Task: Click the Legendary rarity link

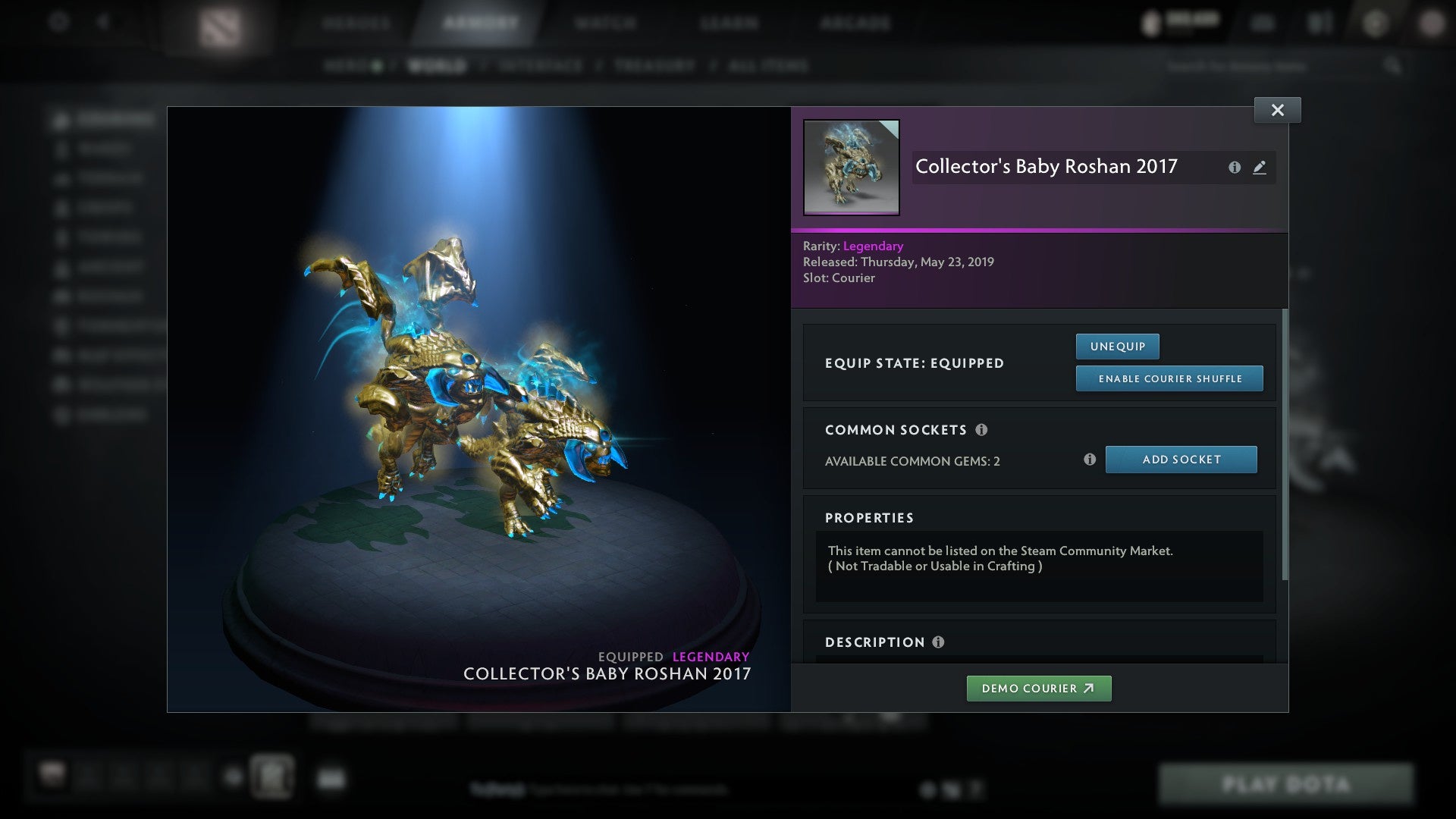Action: [873, 246]
